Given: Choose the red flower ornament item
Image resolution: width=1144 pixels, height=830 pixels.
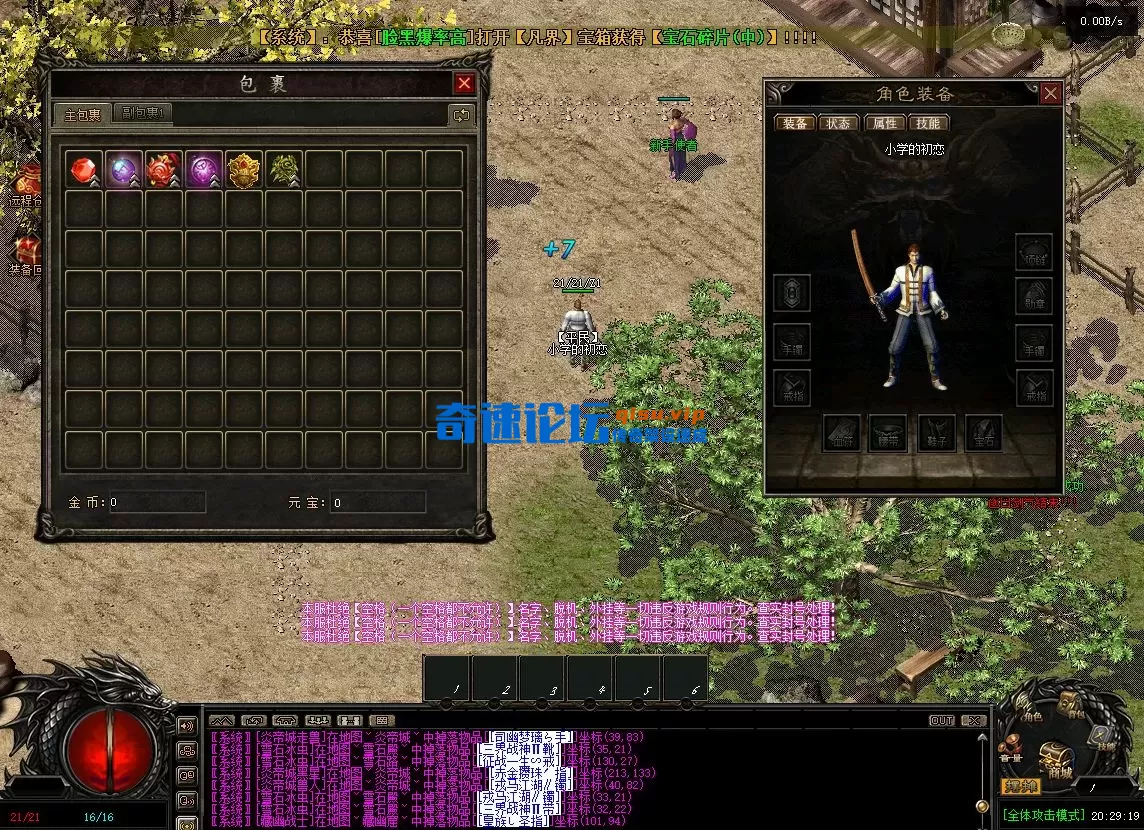Looking at the screenshot, I should pos(163,169).
